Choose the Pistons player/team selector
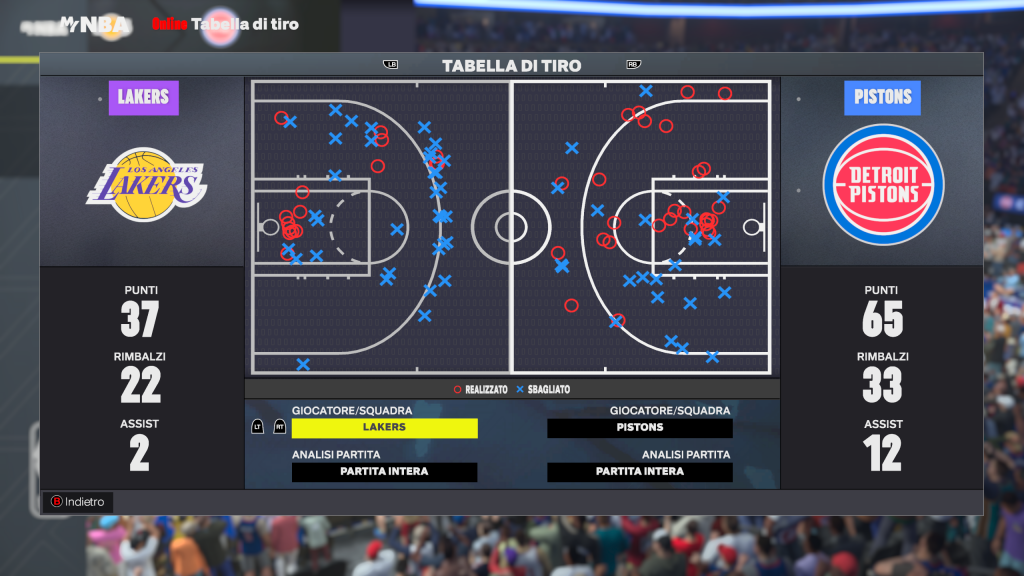 640,428
